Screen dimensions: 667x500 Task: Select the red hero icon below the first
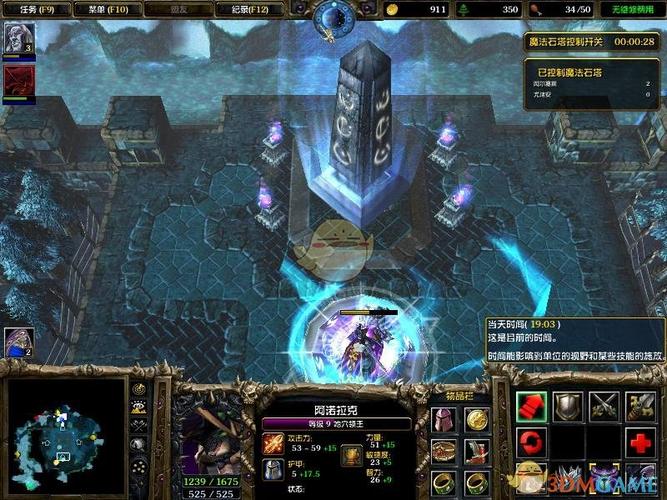[17, 78]
